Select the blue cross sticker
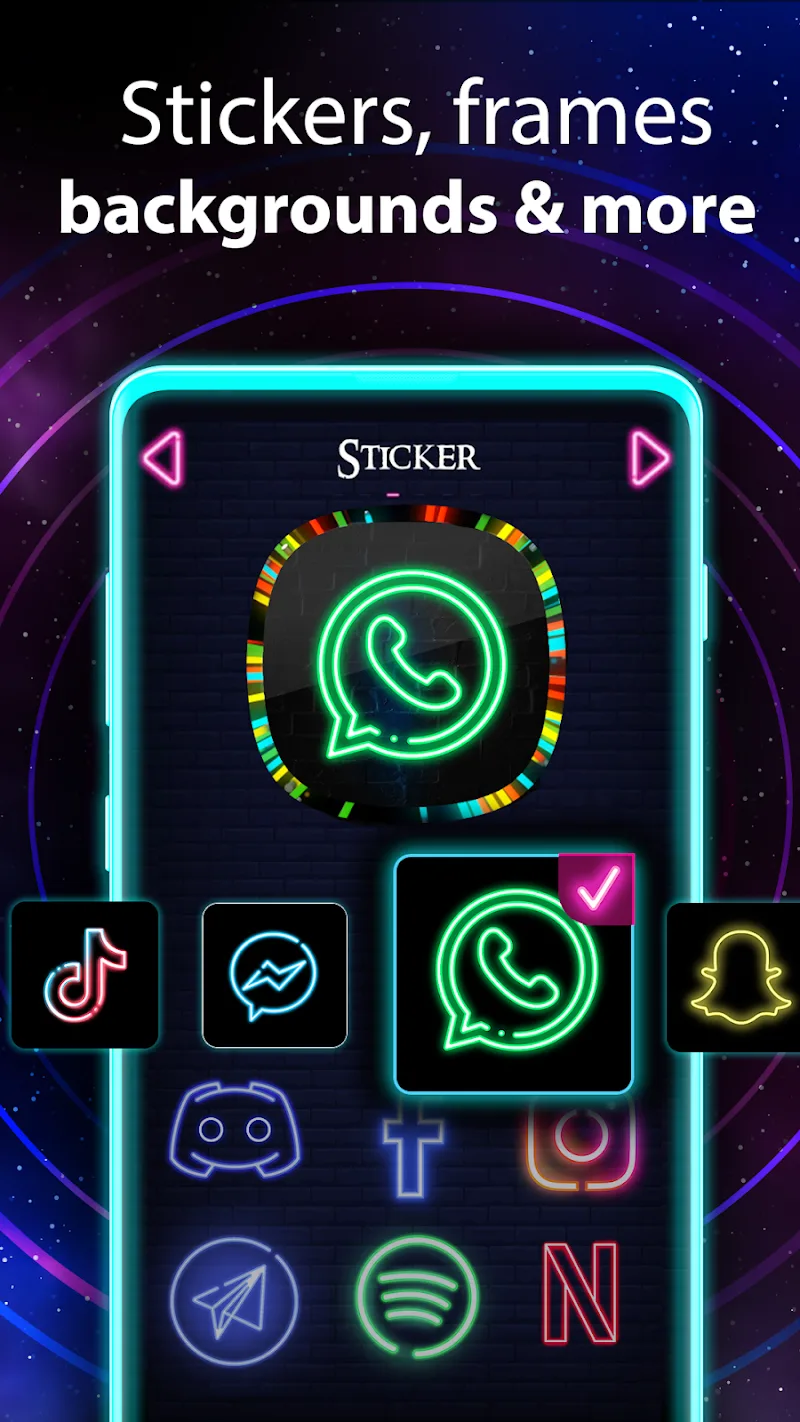800x1422 pixels. click(413, 1150)
